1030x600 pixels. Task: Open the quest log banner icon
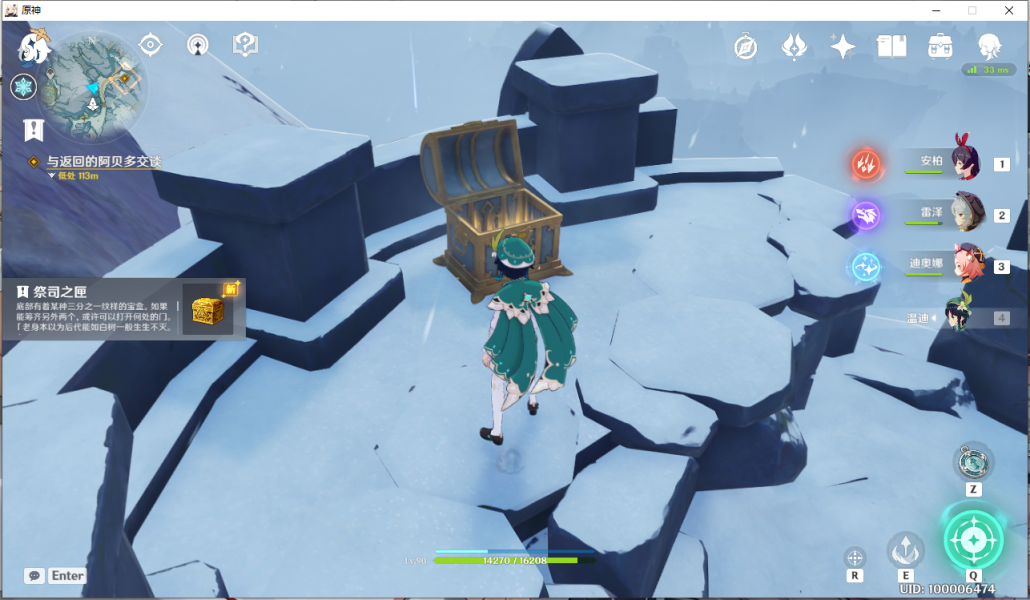pyautogui.click(x=34, y=129)
